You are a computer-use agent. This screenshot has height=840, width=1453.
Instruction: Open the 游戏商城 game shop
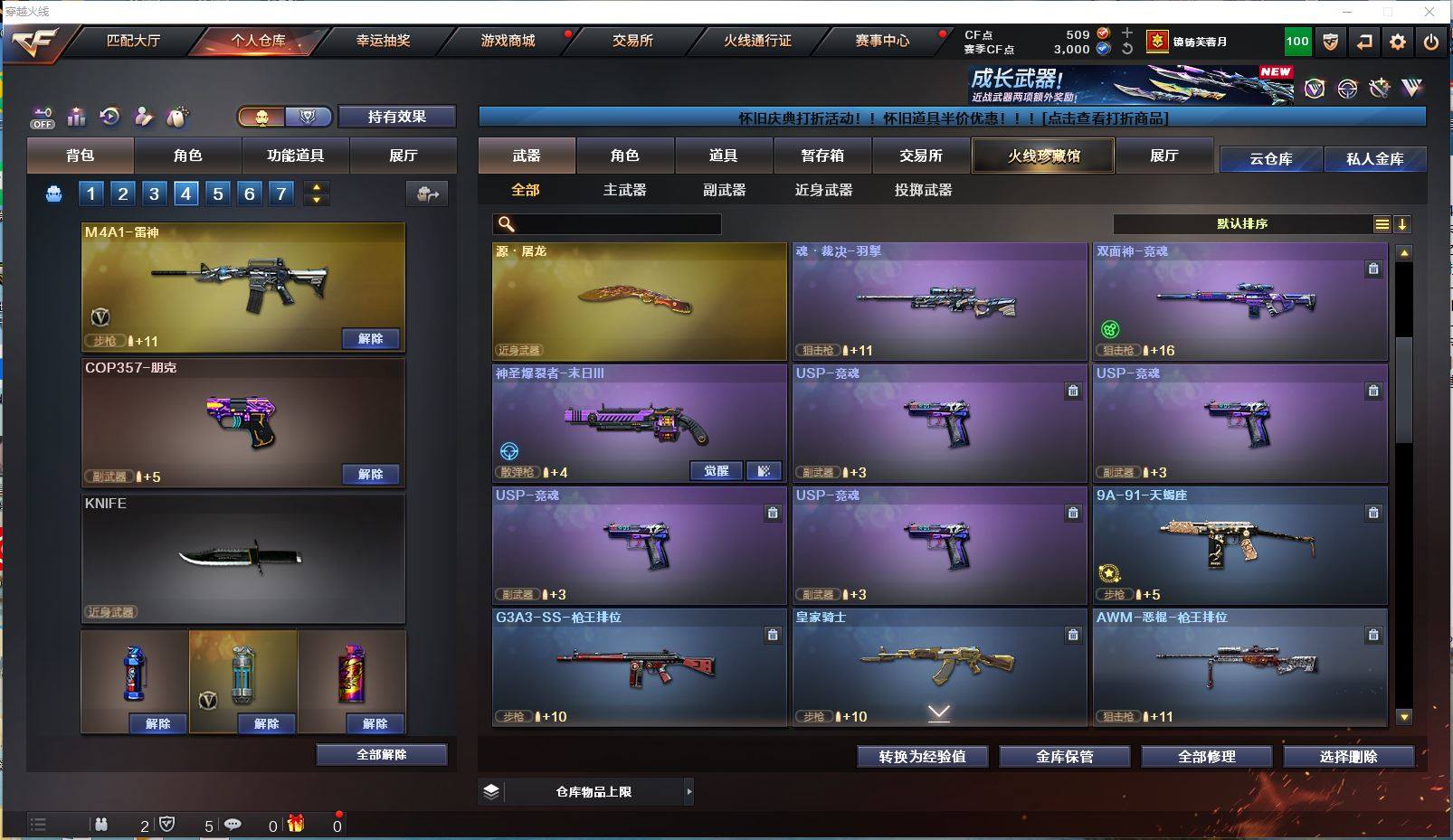508,41
